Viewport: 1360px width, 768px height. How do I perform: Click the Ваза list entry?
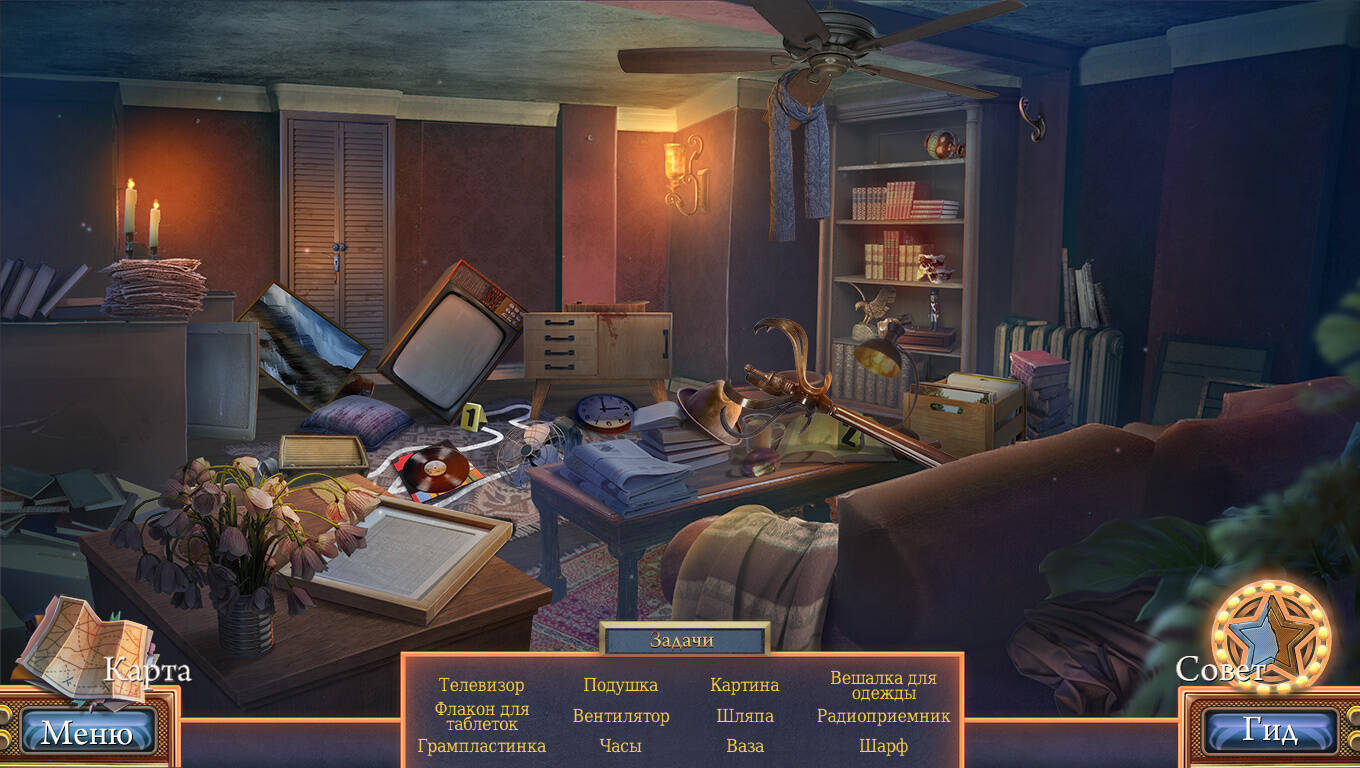click(744, 746)
